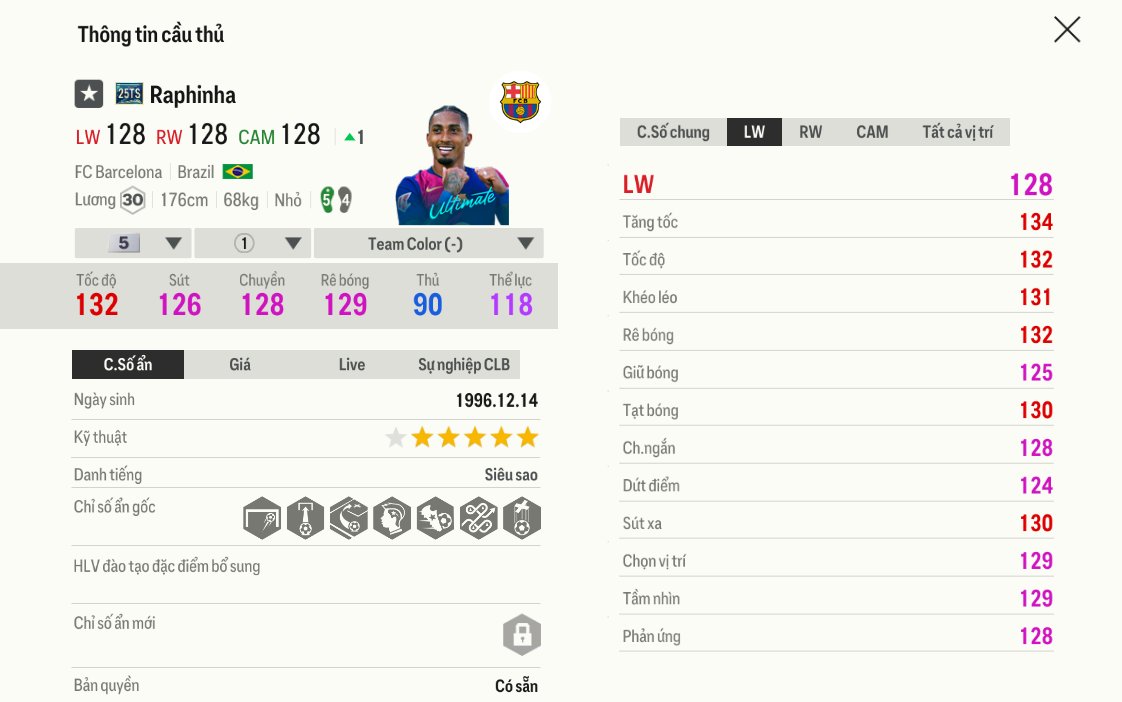Close the player info window
The height and width of the screenshot is (702, 1122).
1067,30
